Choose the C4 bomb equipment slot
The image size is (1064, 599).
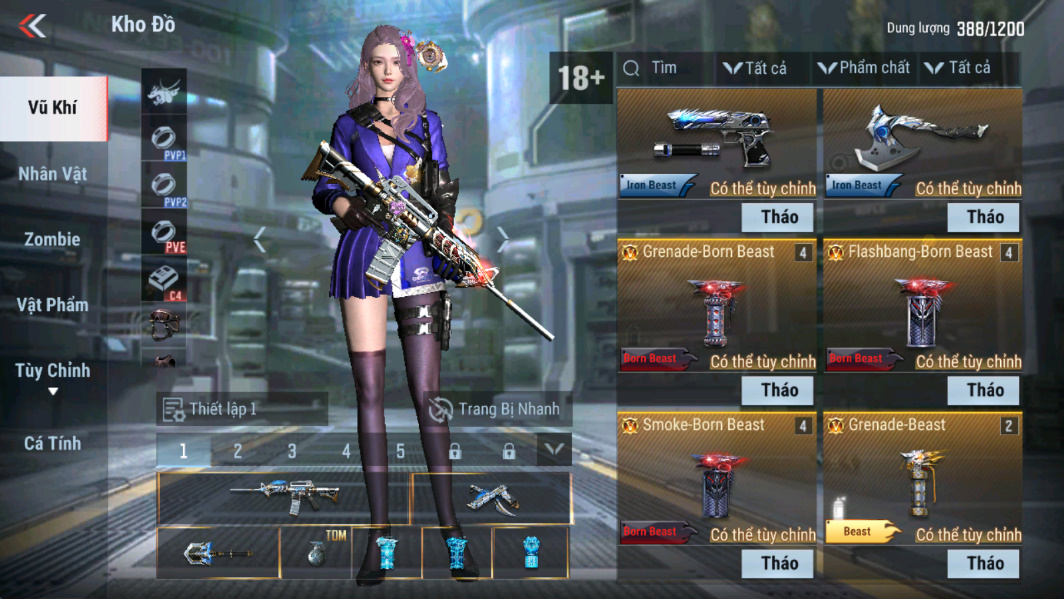[164, 282]
